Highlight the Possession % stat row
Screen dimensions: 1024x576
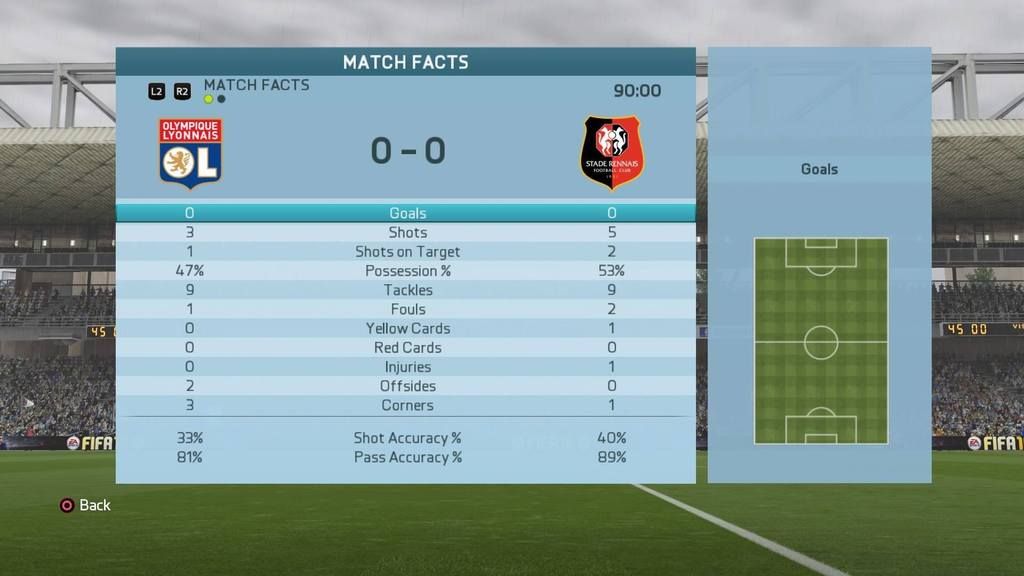tap(407, 271)
